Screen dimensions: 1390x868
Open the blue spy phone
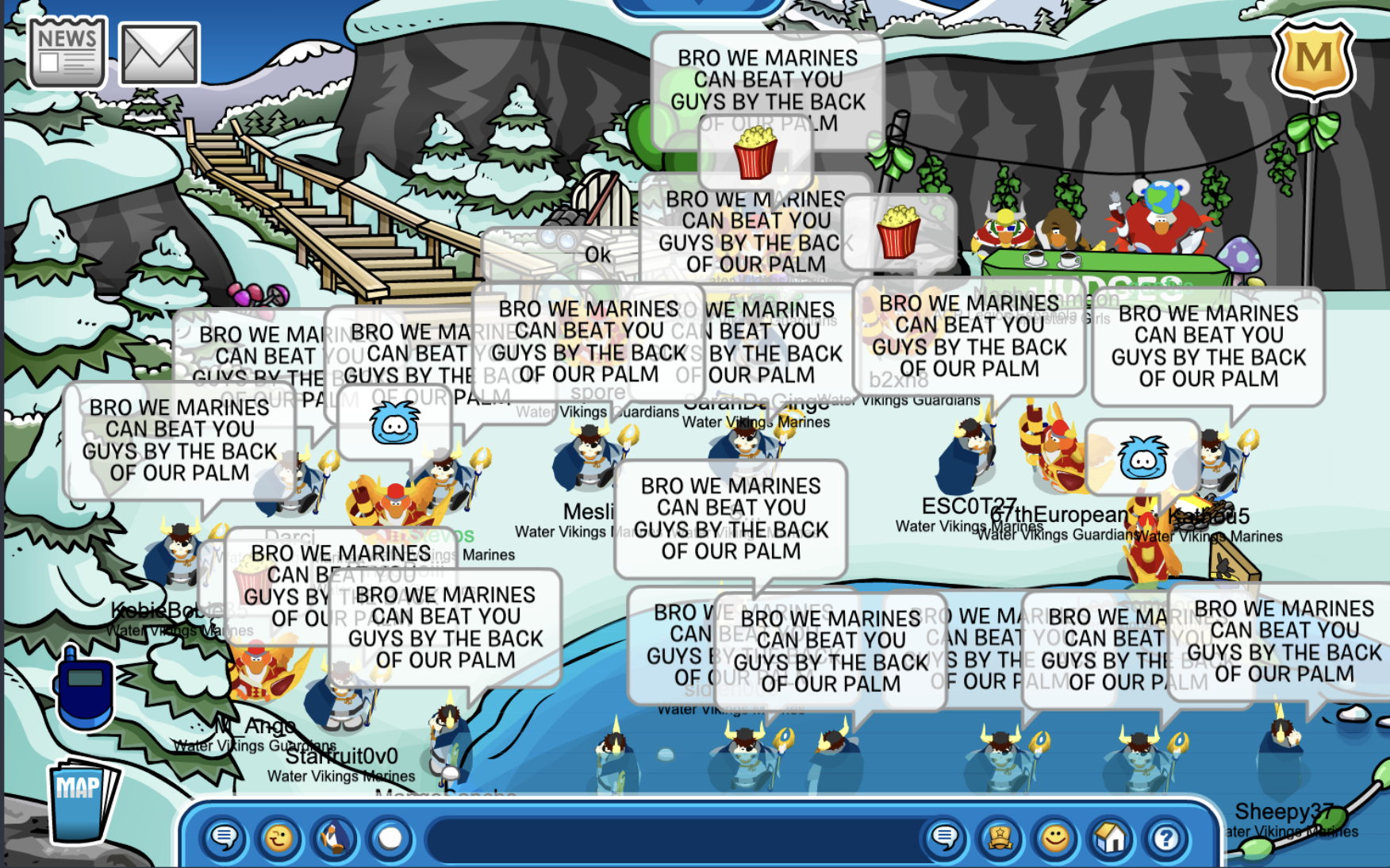(x=83, y=689)
